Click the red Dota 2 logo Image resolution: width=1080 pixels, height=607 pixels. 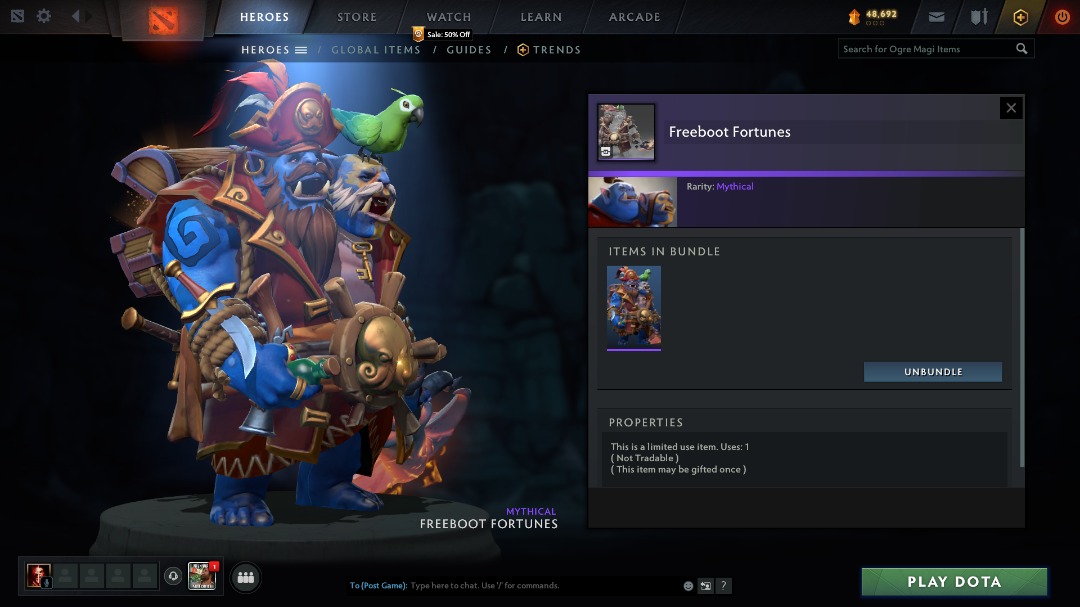[163, 19]
